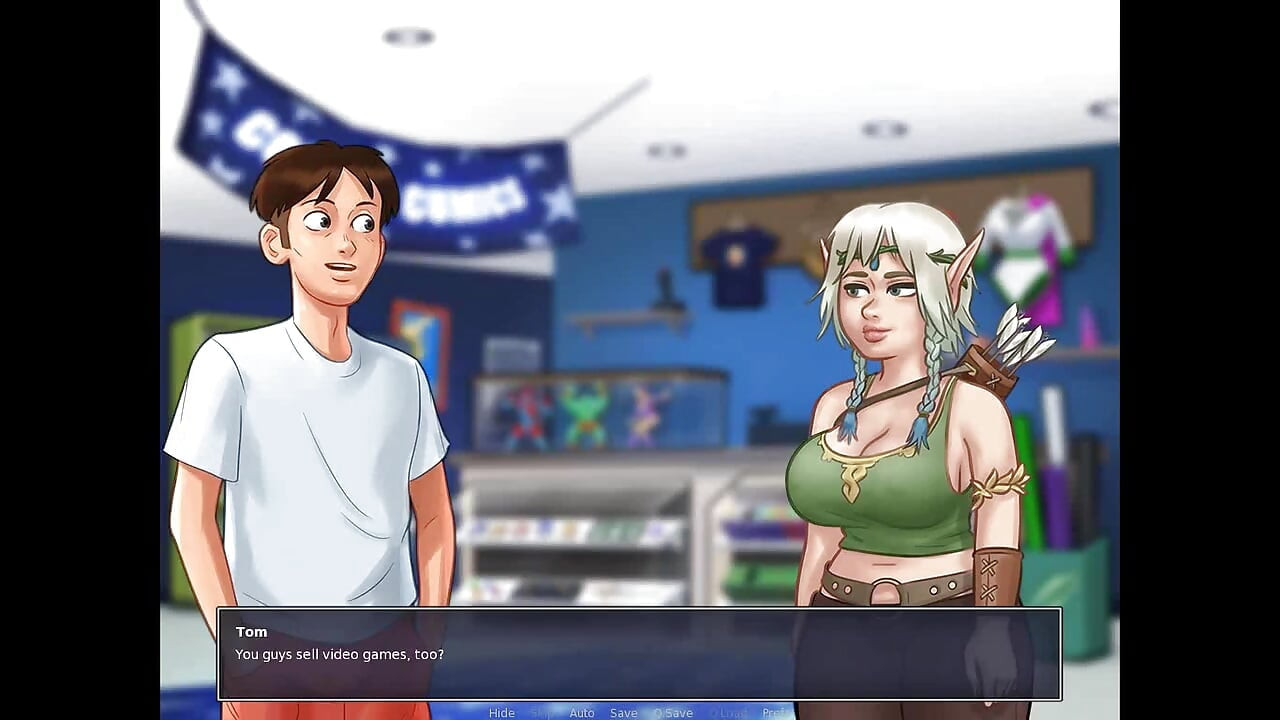Viewport: 1280px width, 720px height.
Task: Click Q.Save to quick-save the game
Action: [x=672, y=712]
